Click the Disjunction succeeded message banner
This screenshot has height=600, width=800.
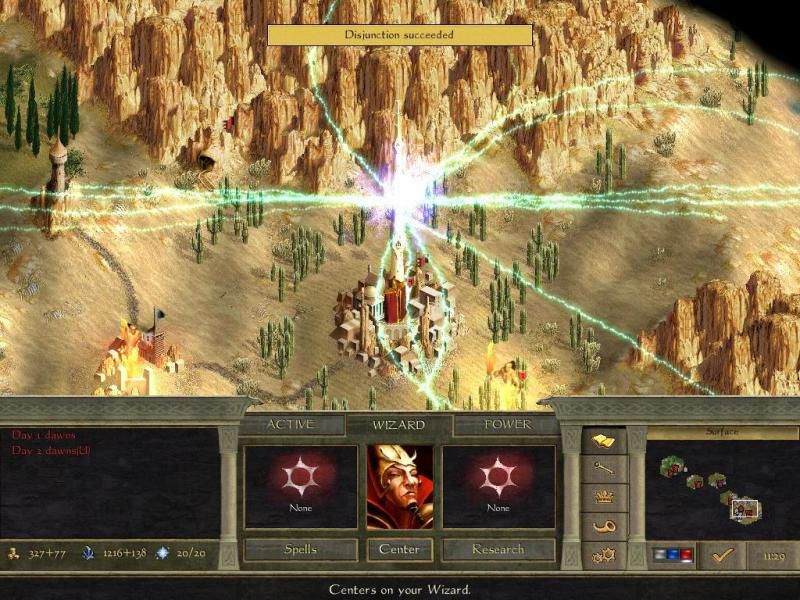(399, 35)
